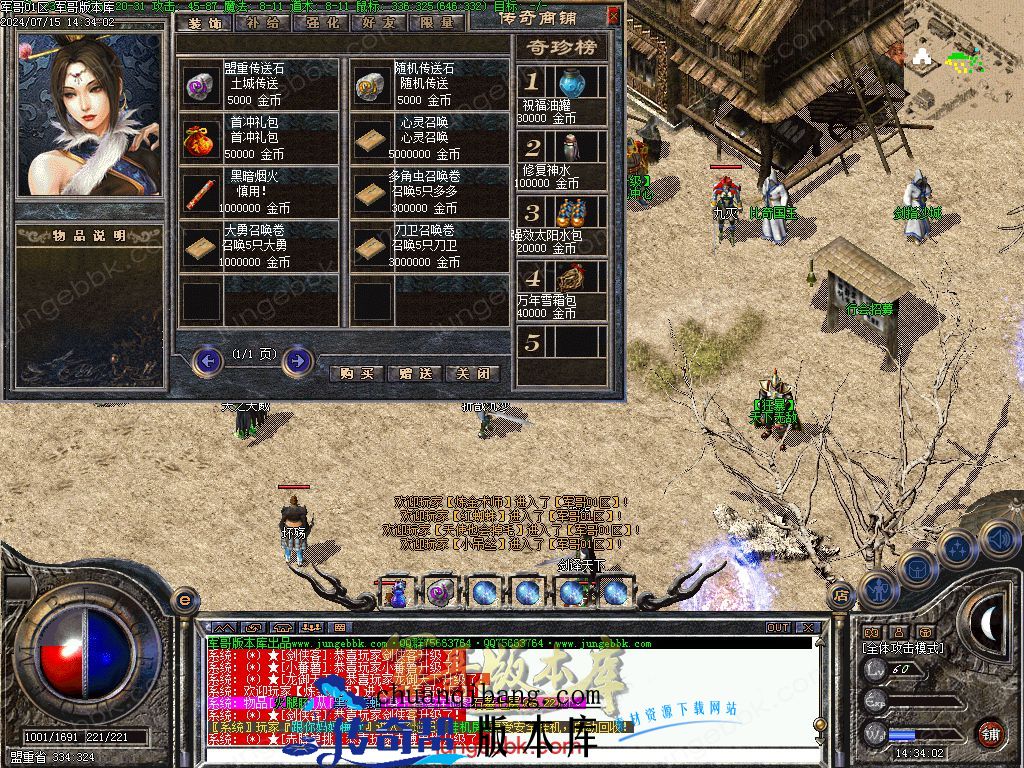
Task: Go to the next shop page arrow
Action: pos(297,360)
